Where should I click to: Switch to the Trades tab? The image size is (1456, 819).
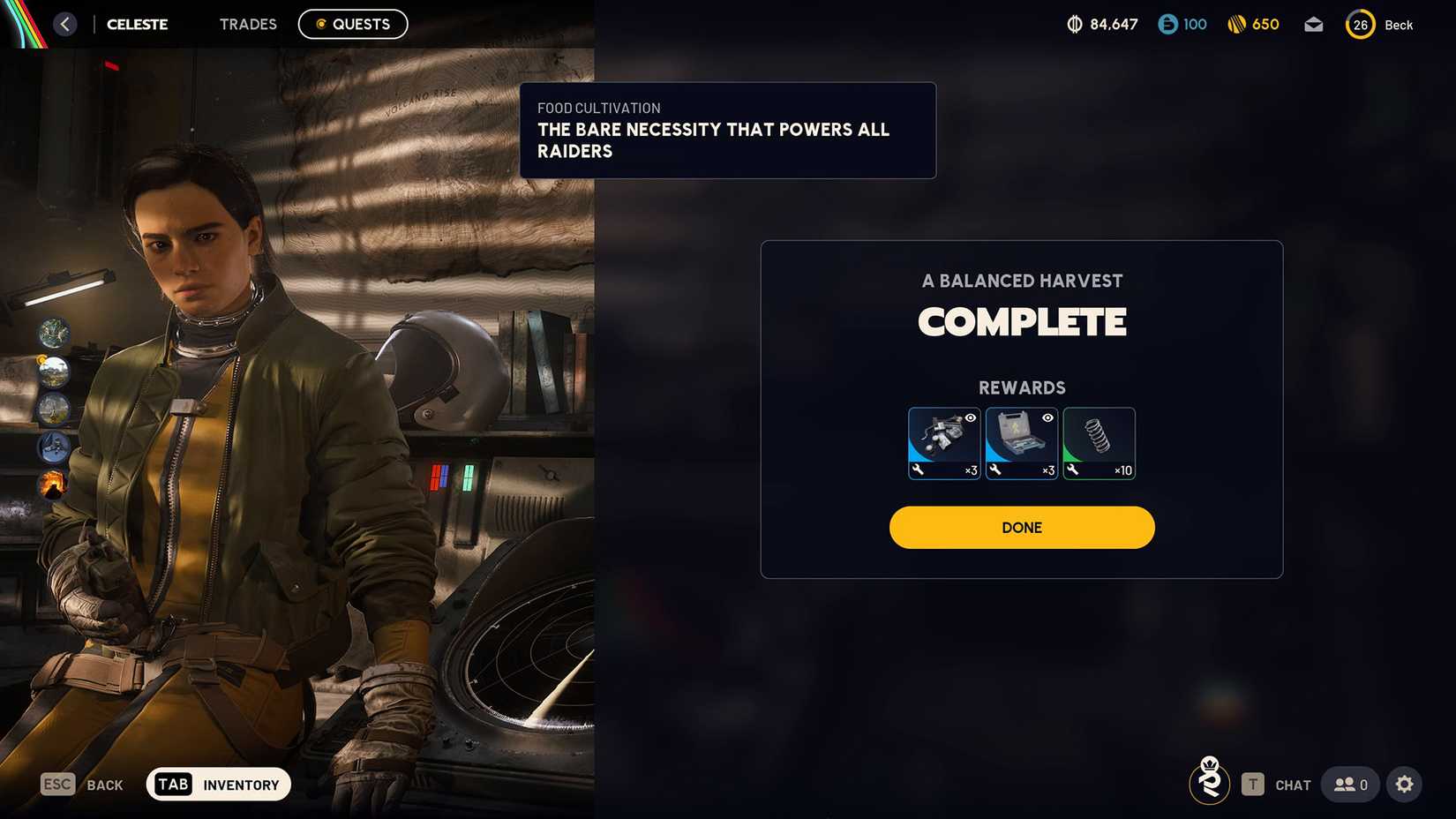click(248, 25)
